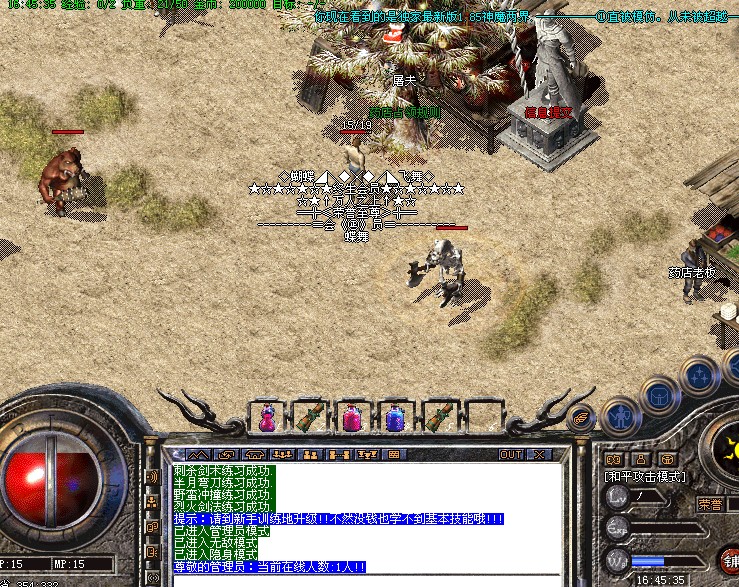Click the online-count admin message in chat
This screenshot has height=587, width=739.
click(270, 567)
